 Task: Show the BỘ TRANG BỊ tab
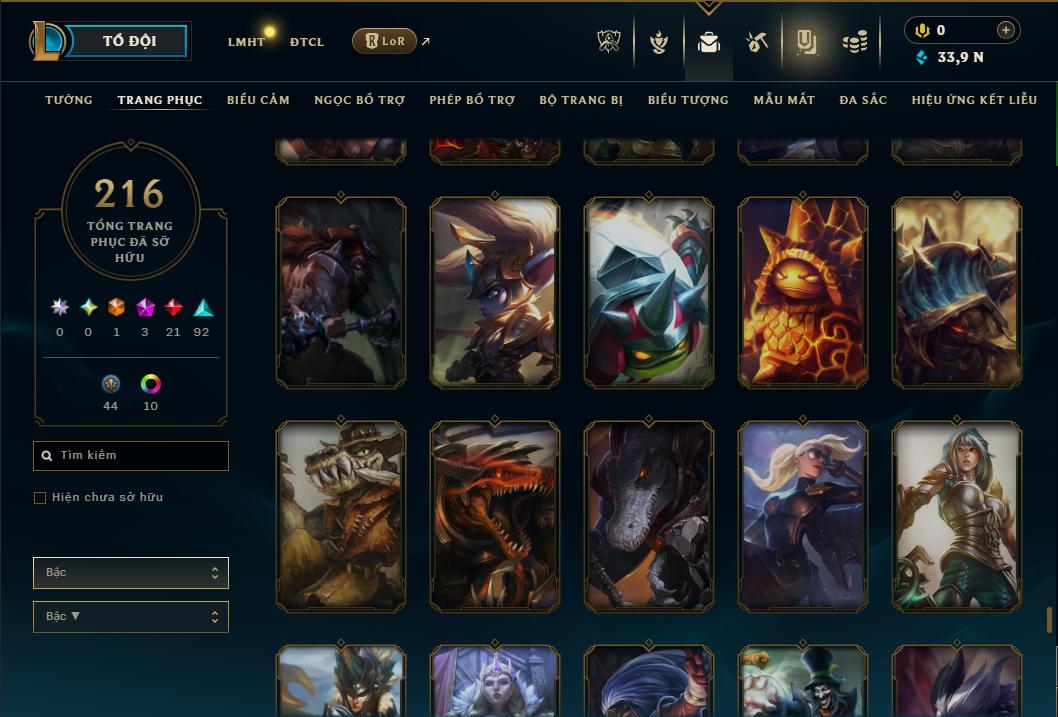[x=581, y=100]
